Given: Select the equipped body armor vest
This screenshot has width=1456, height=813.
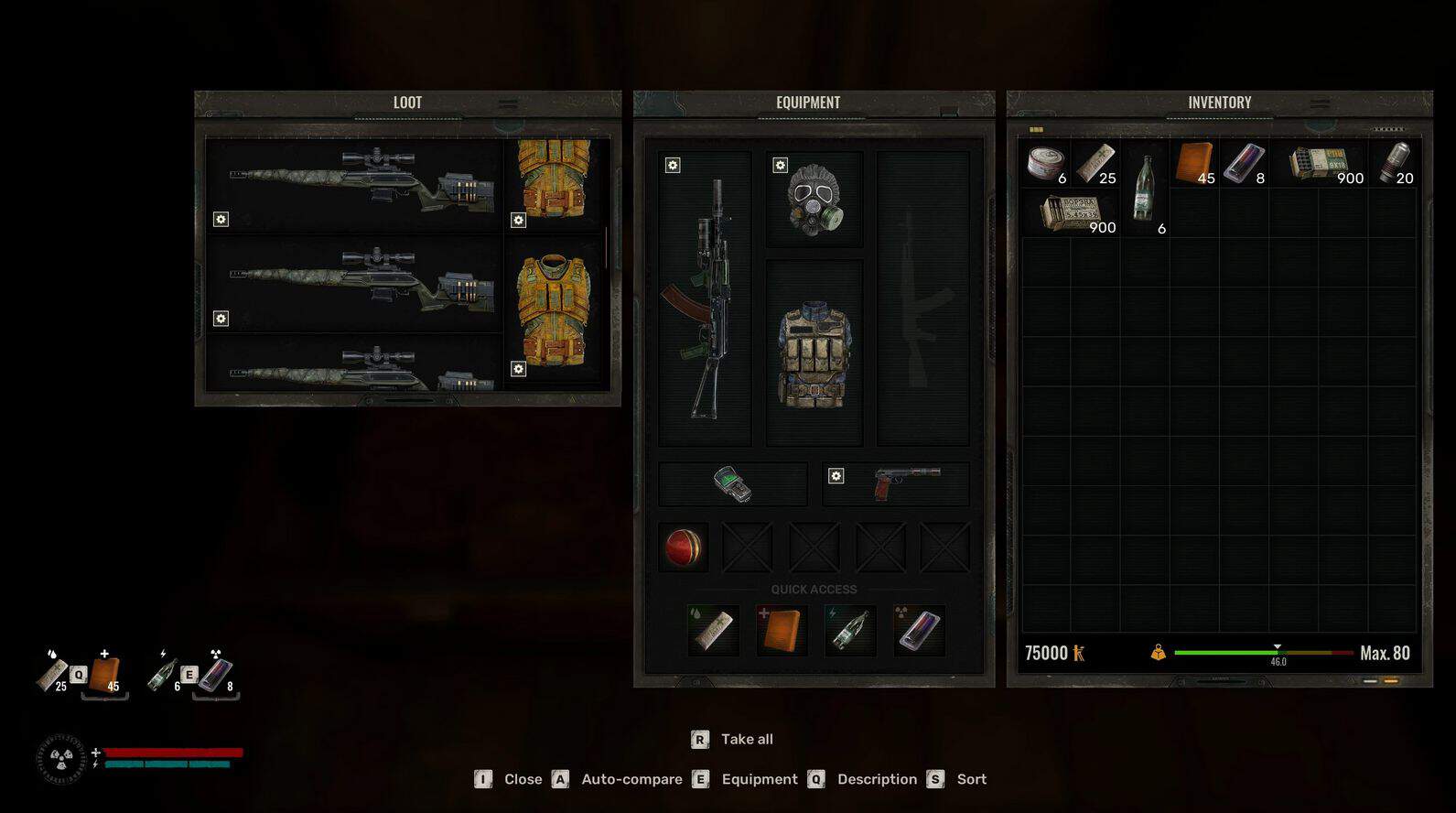Looking at the screenshot, I should click(x=814, y=353).
